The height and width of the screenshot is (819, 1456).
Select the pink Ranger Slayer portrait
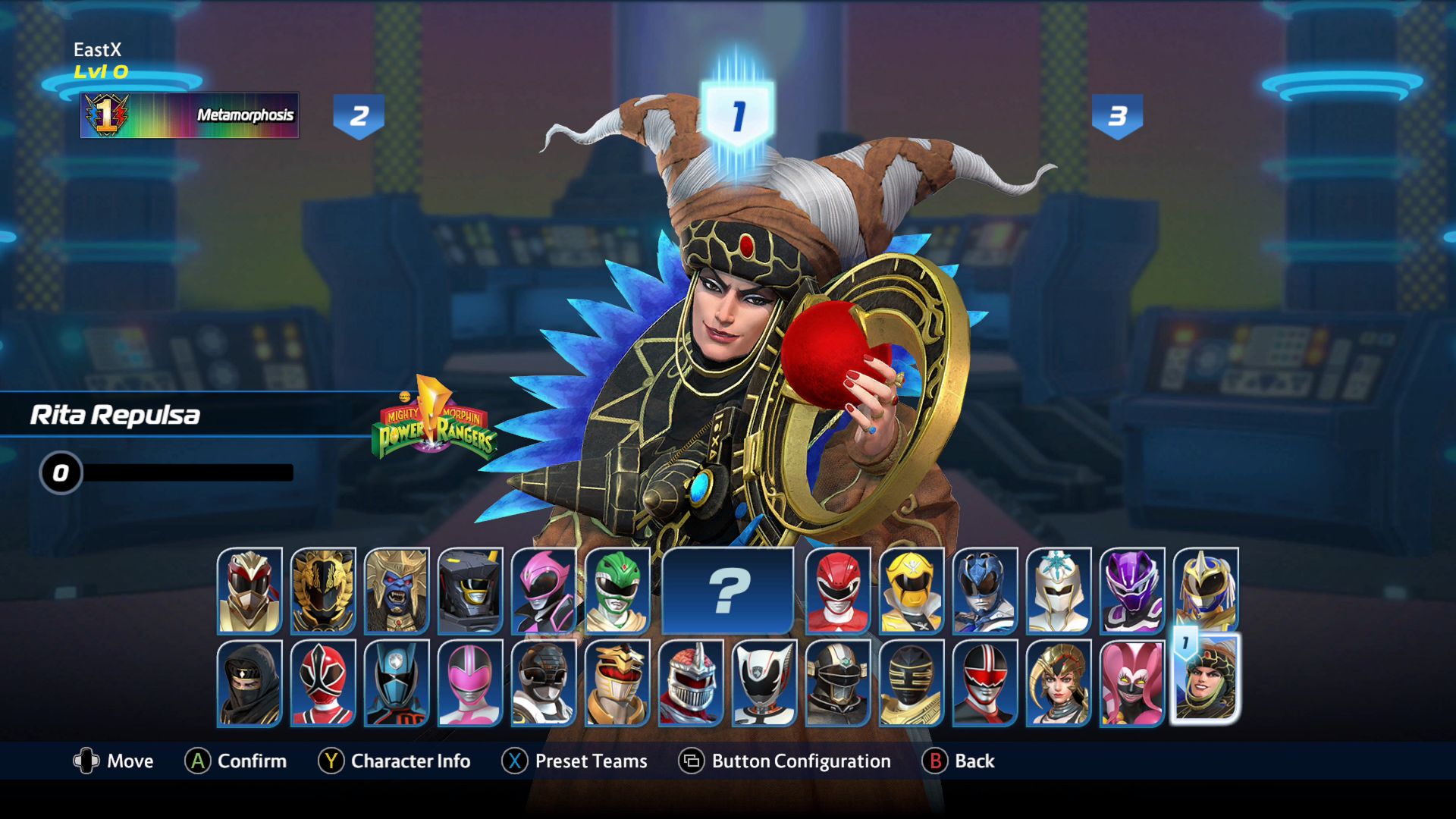(x=544, y=591)
